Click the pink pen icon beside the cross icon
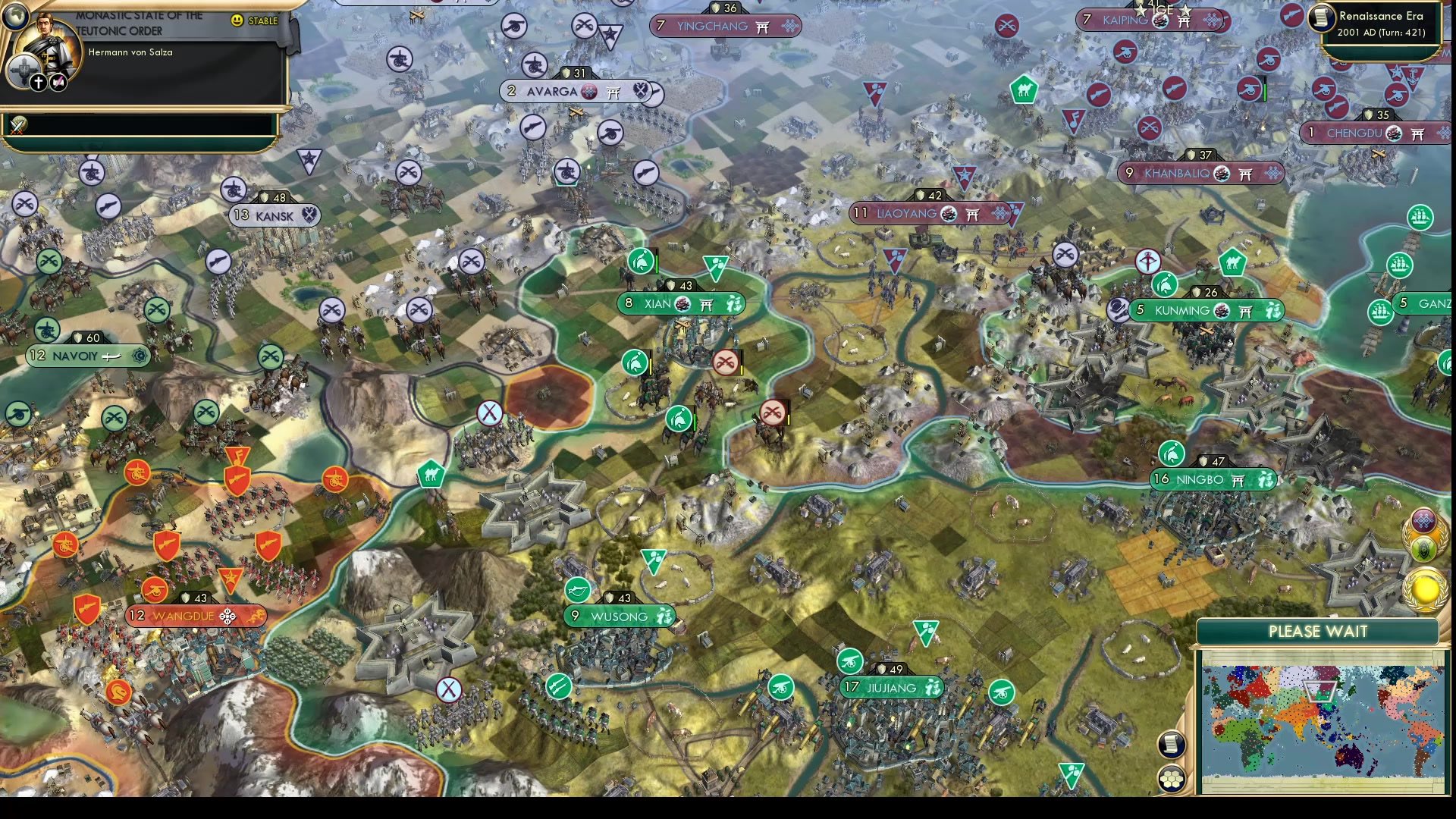The width and height of the screenshot is (1456, 819). (58, 81)
